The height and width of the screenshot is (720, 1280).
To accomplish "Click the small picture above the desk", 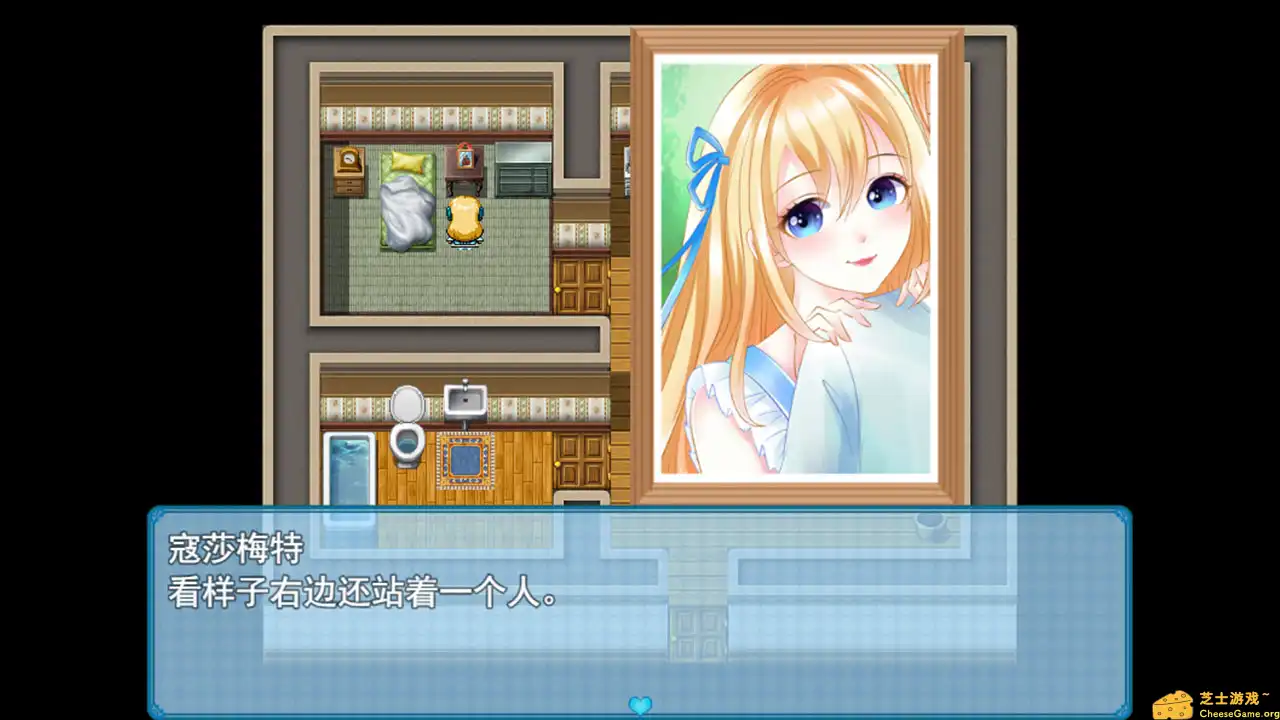I will (x=463, y=160).
